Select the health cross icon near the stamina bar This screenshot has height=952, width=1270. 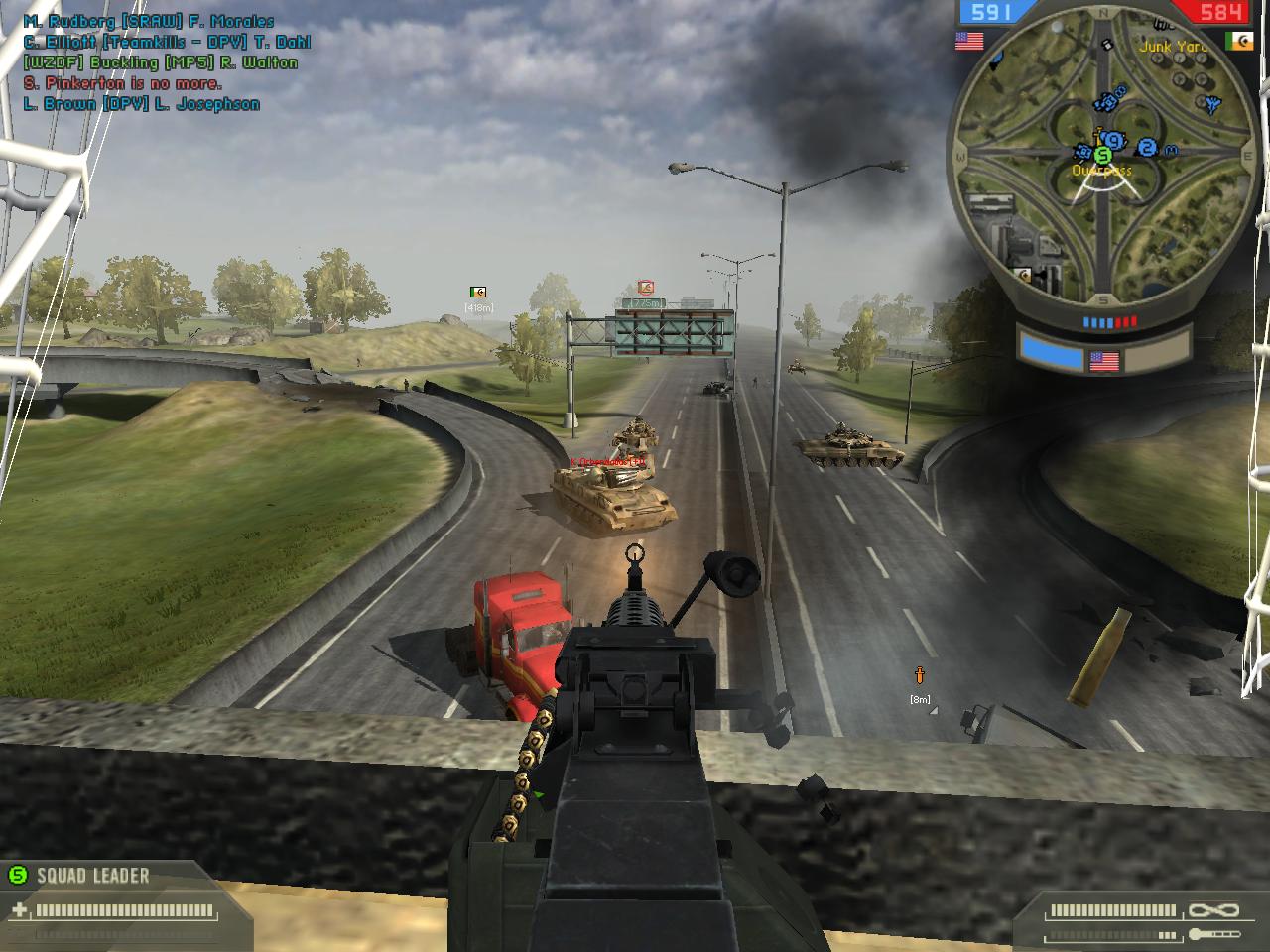(x=19, y=910)
